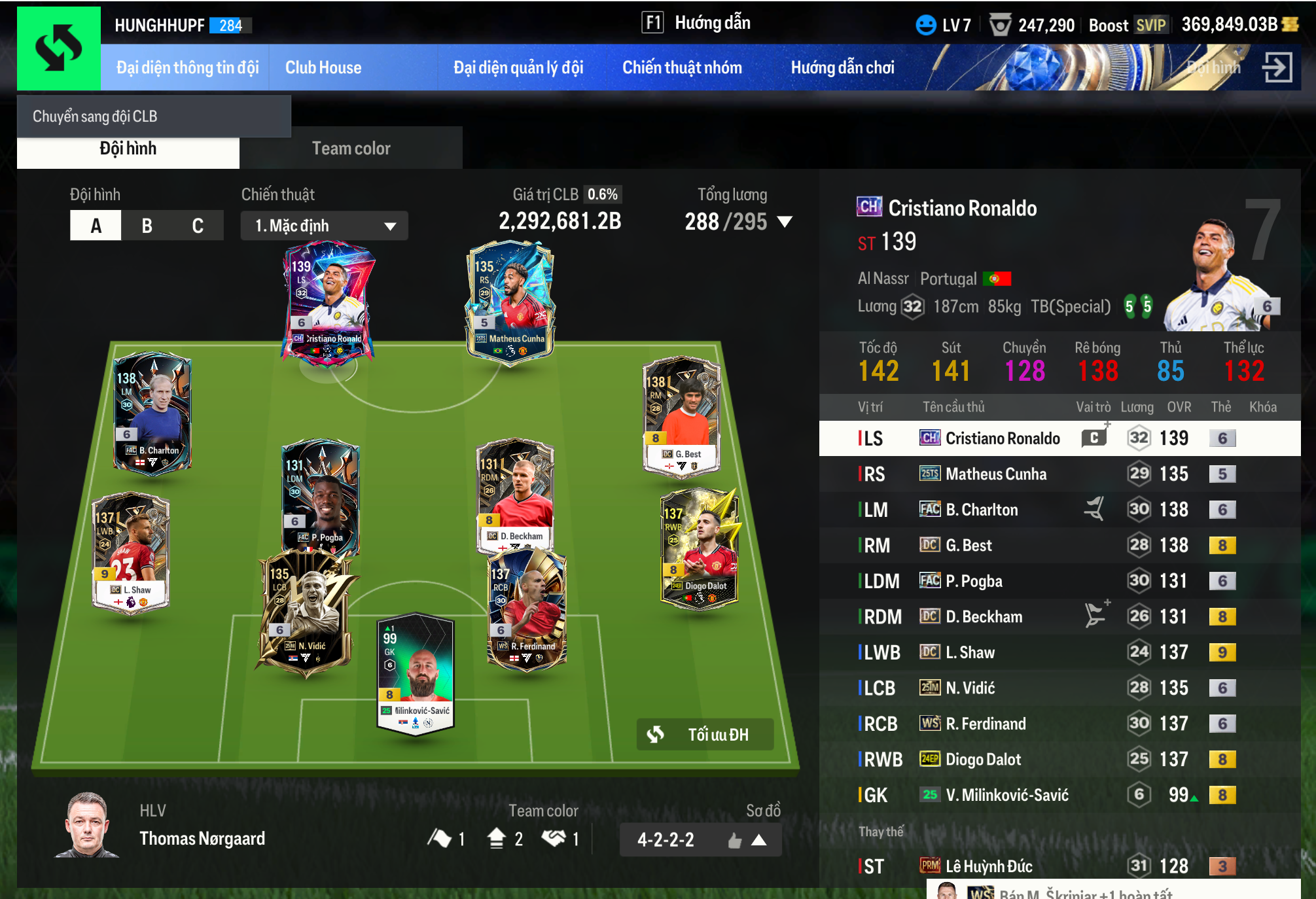Click the green swap logo icon
Viewport: 1316px width, 899px height.
pos(59,48)
